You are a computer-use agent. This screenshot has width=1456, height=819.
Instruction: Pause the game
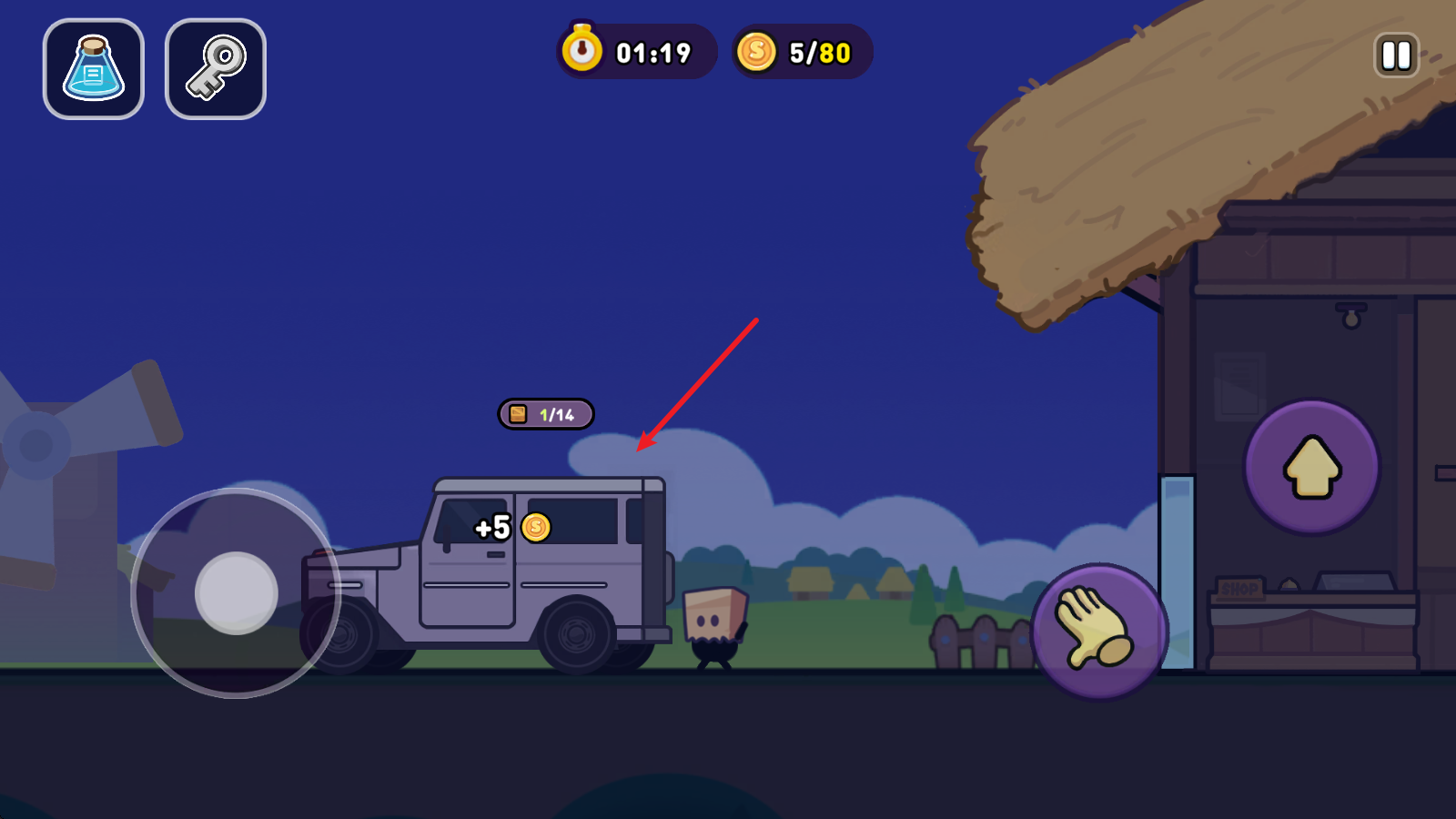[1396, 55]
